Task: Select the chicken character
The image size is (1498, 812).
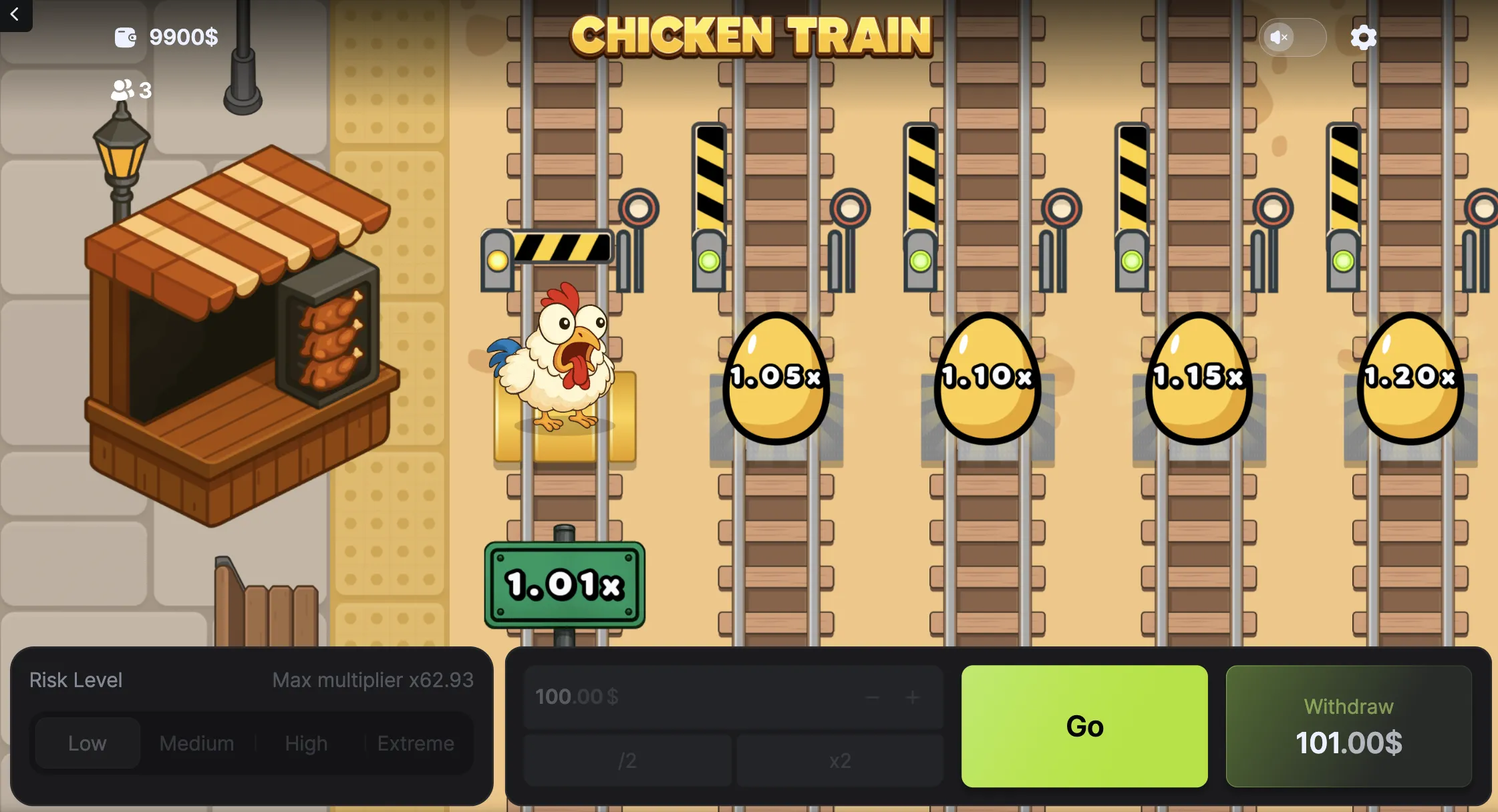Action: pyautogui.click(x=561, y=361)
